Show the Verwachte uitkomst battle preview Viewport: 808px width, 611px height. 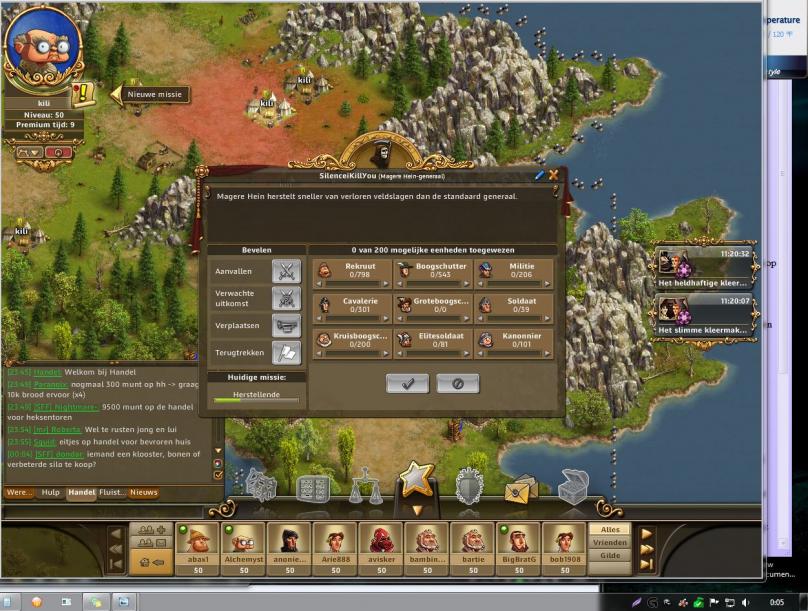tap(286, 298)
